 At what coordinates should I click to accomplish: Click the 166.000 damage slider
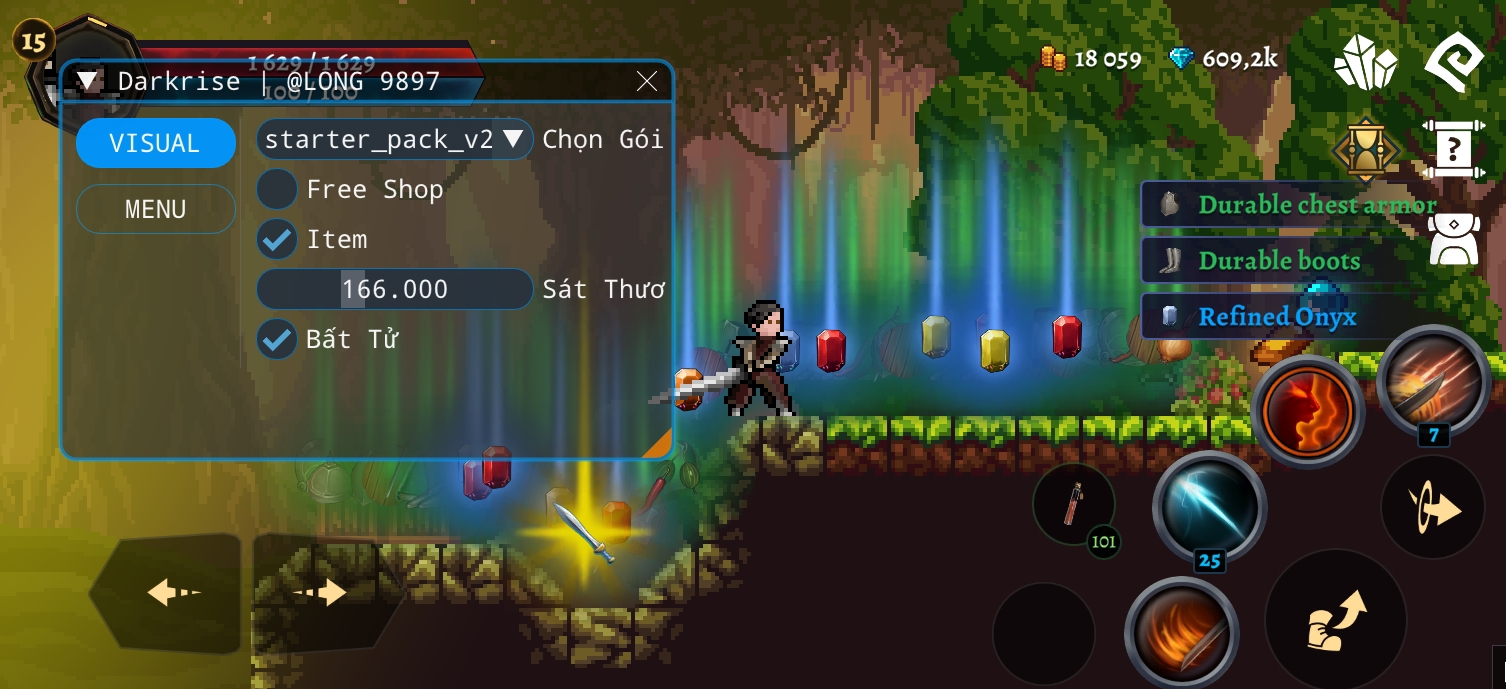[x=394, y=289]
